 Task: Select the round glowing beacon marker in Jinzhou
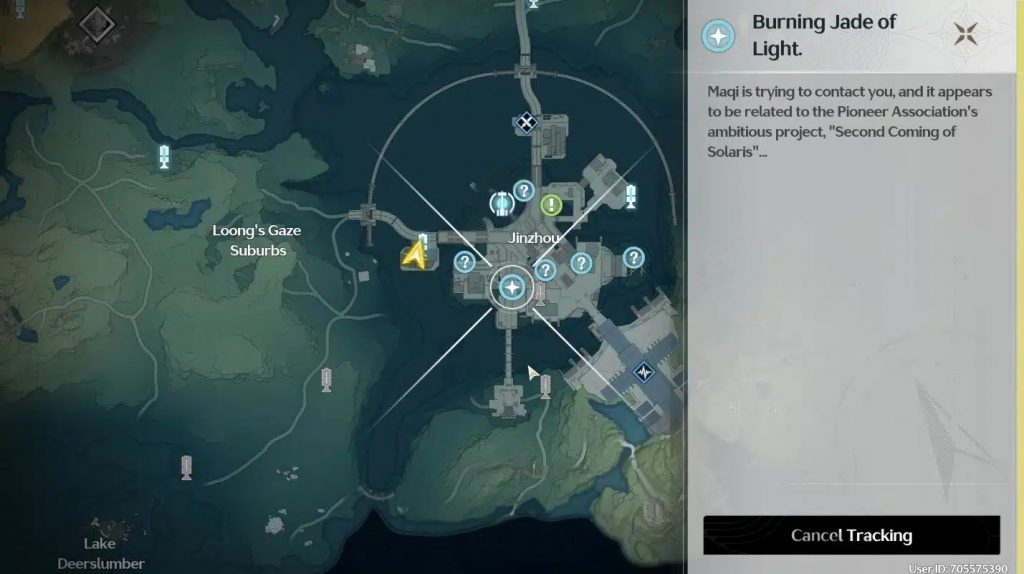(502, 204)
